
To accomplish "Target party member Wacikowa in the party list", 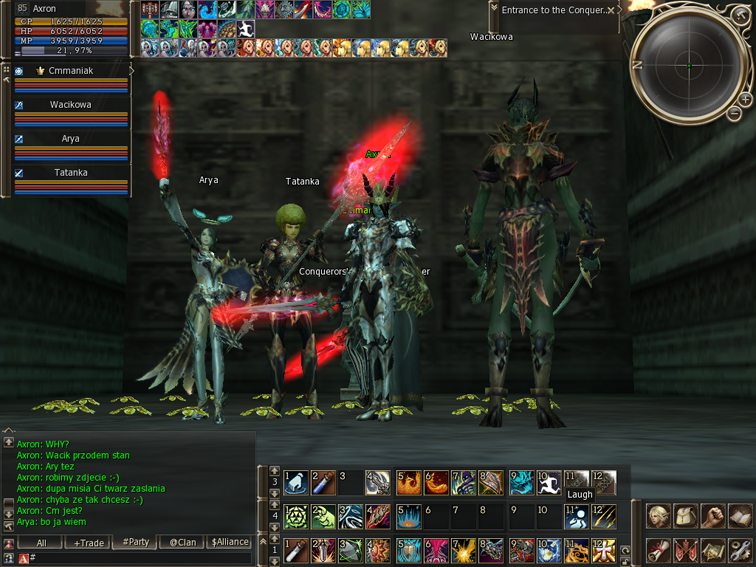I will click(x=70, y=105).
